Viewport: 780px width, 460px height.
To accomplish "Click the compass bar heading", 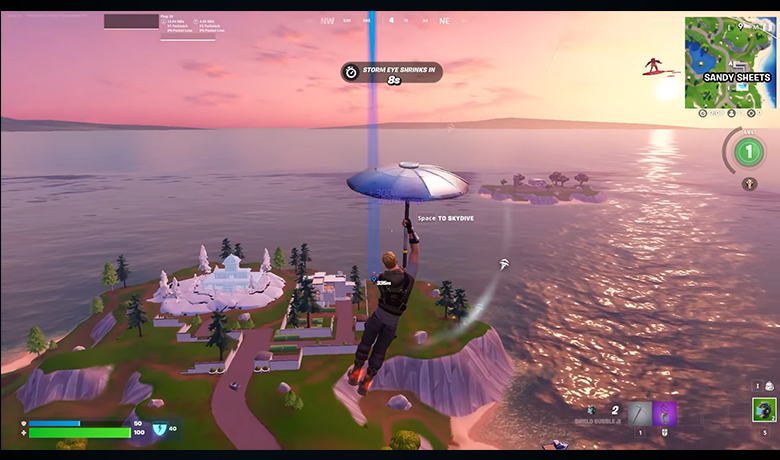I will [x=391, y=20].
